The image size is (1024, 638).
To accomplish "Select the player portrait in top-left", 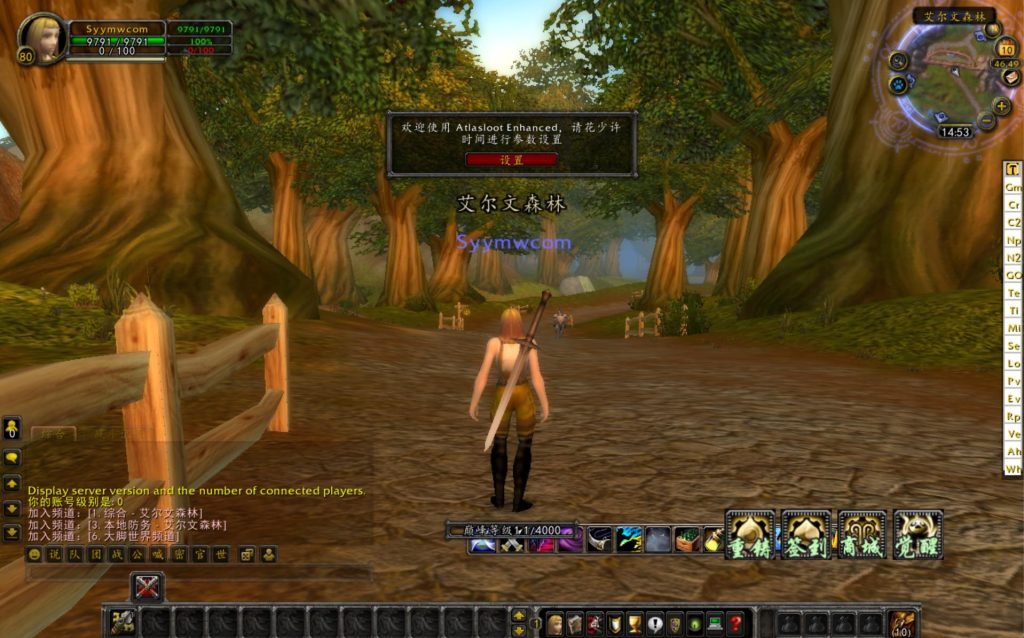I will tap(44, 38).
